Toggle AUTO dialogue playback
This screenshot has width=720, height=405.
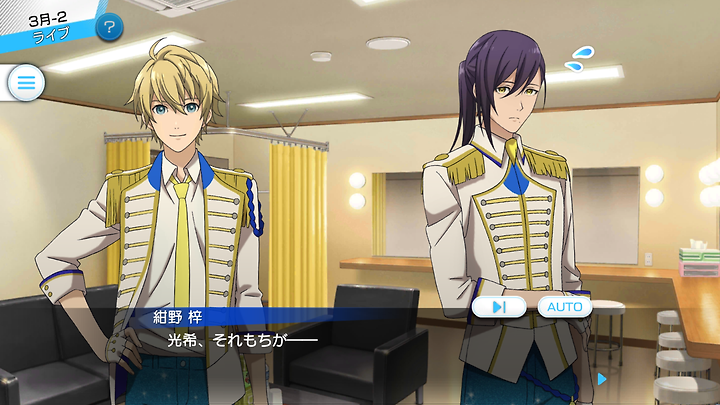pyautogui.click(x=565, y=307)
